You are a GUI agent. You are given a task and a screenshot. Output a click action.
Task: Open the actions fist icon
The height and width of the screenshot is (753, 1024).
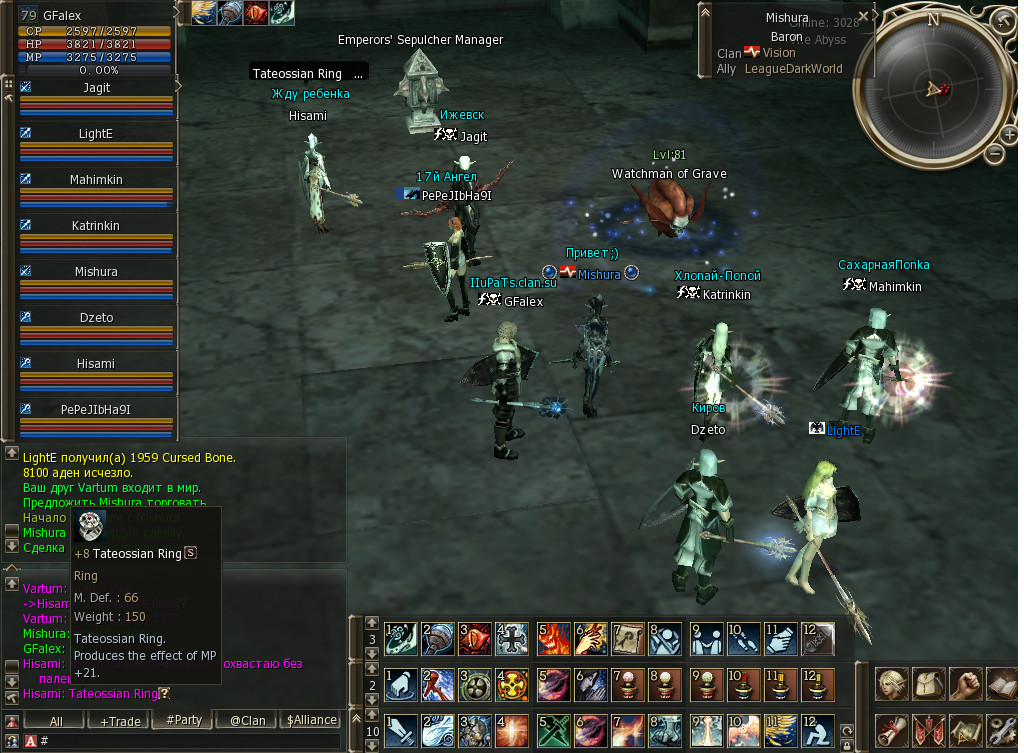(964, 684)
